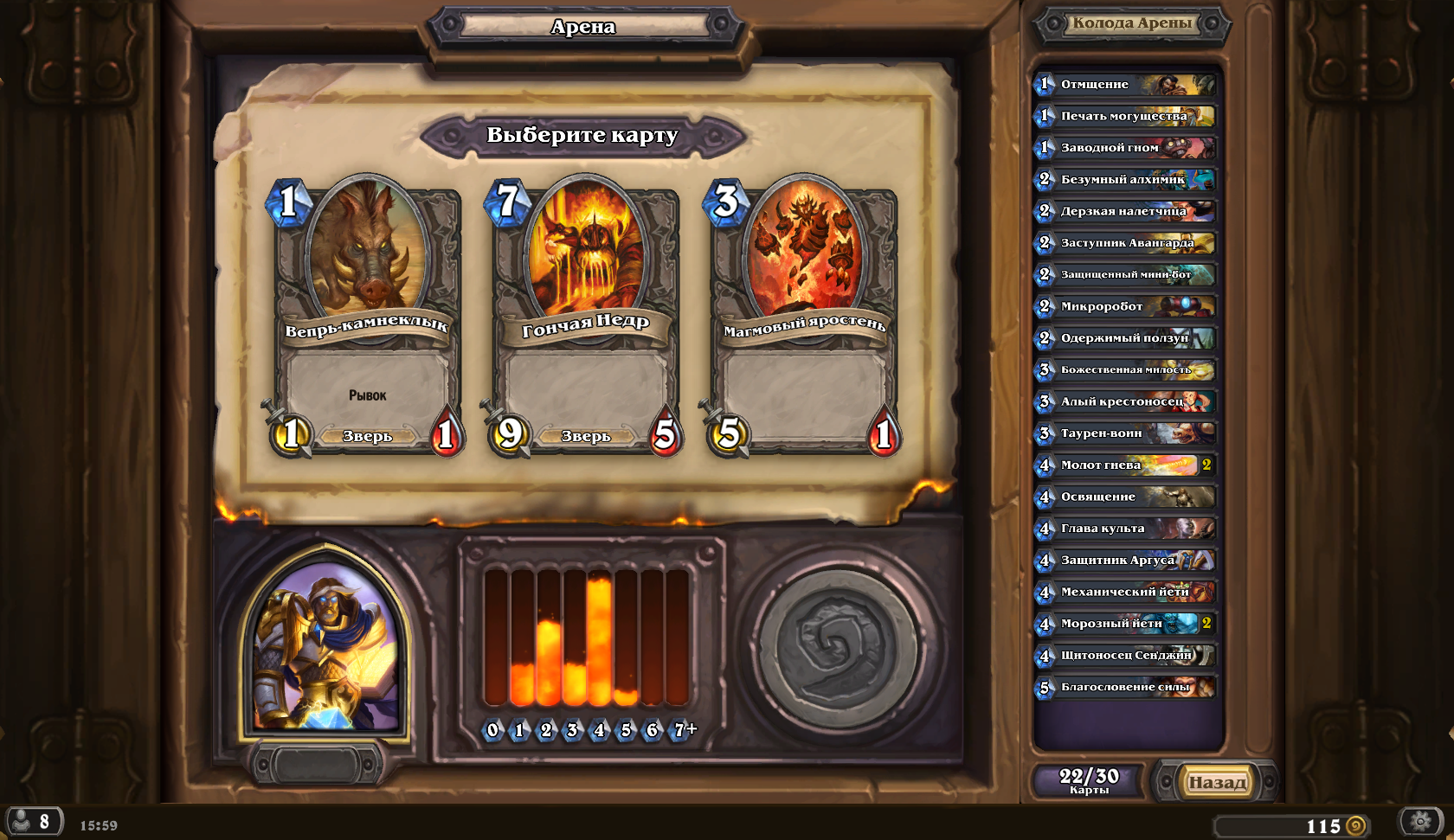This screenshot has width=1454, height=840.
Task: Click the Микроробот deck row
Action: pyautogui.click(x=1126, y=306)
